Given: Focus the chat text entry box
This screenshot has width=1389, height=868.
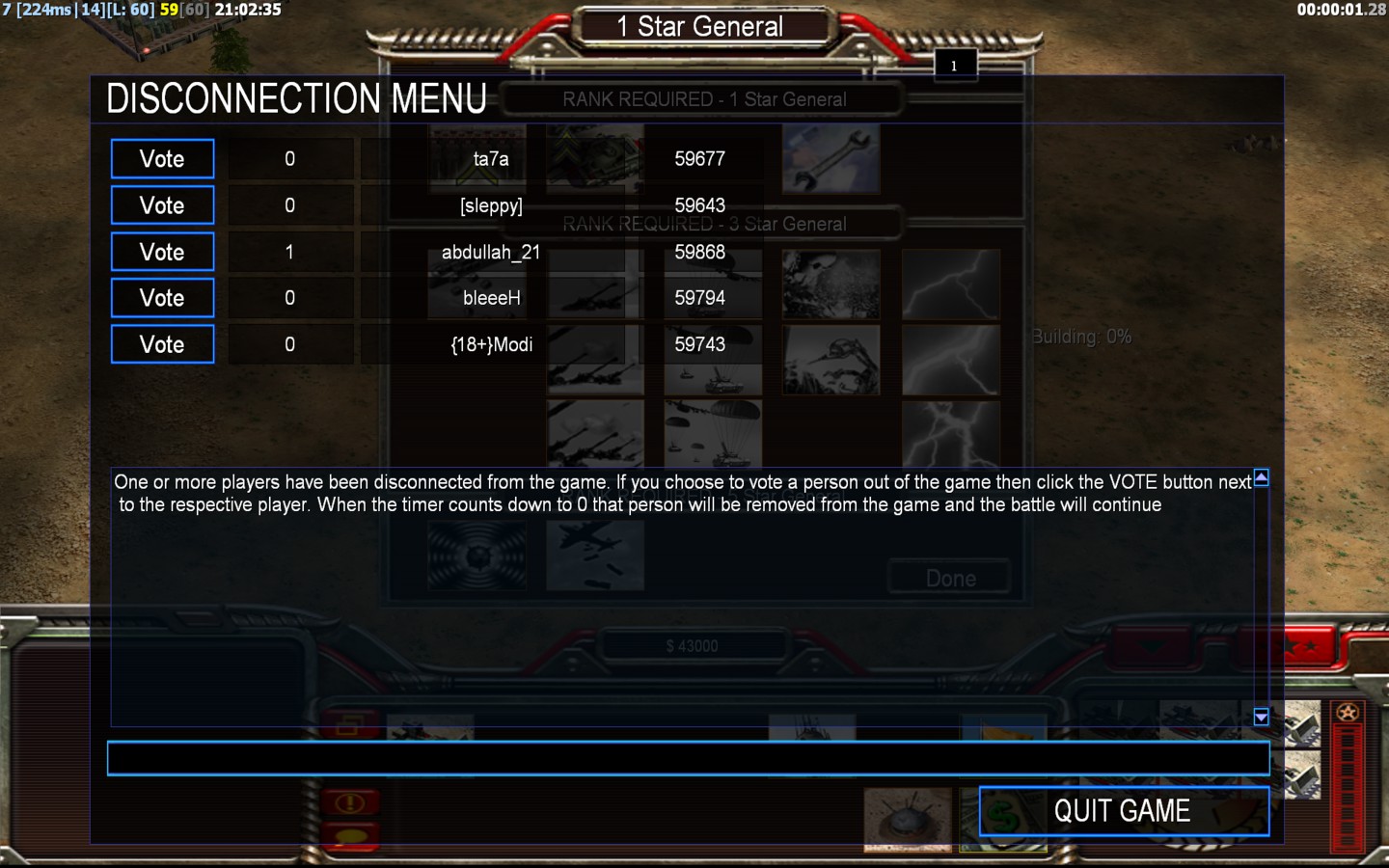Looking at the screenshot, I should point(688,759).
